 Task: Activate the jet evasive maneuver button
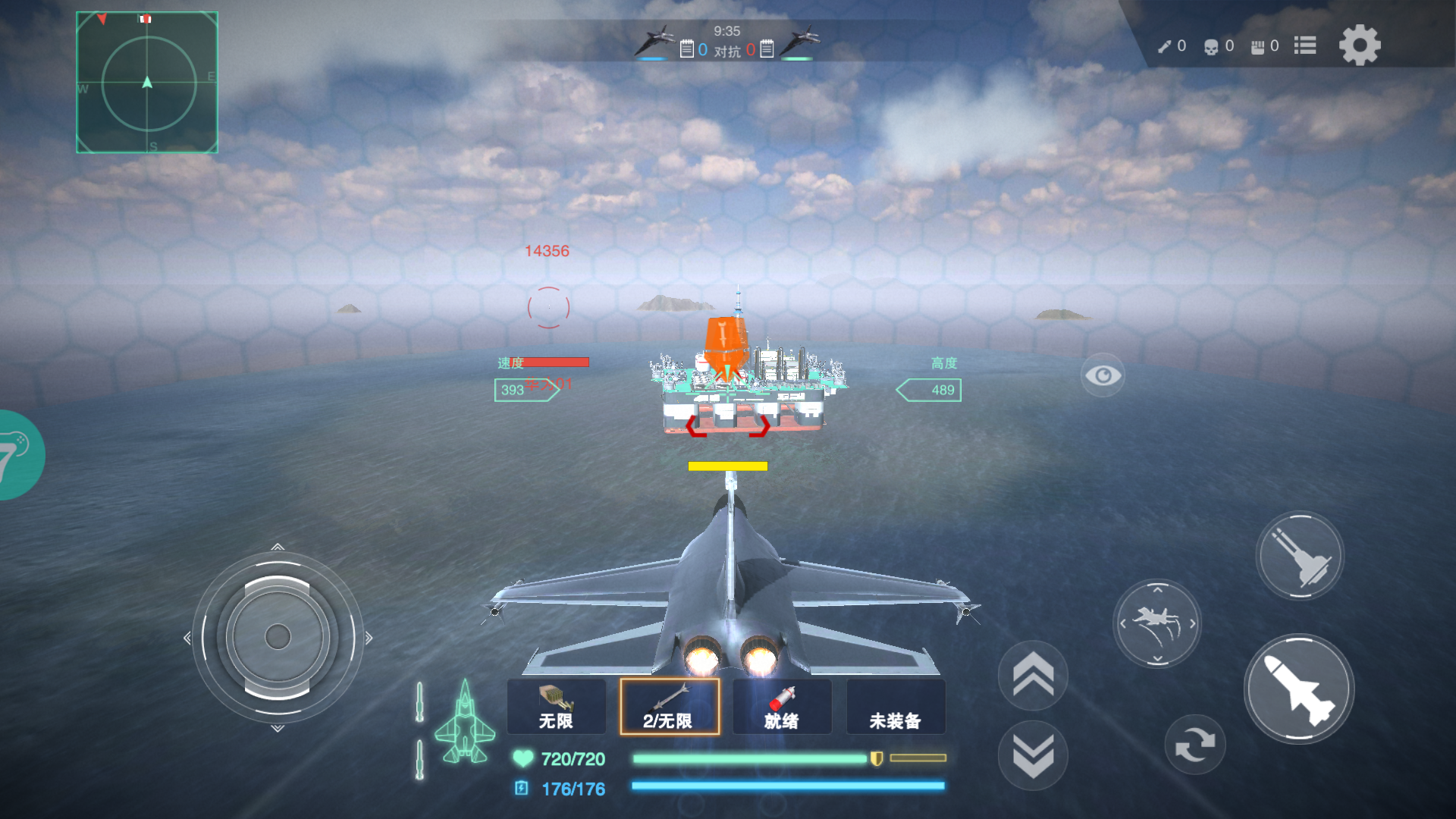point(1157,623)
